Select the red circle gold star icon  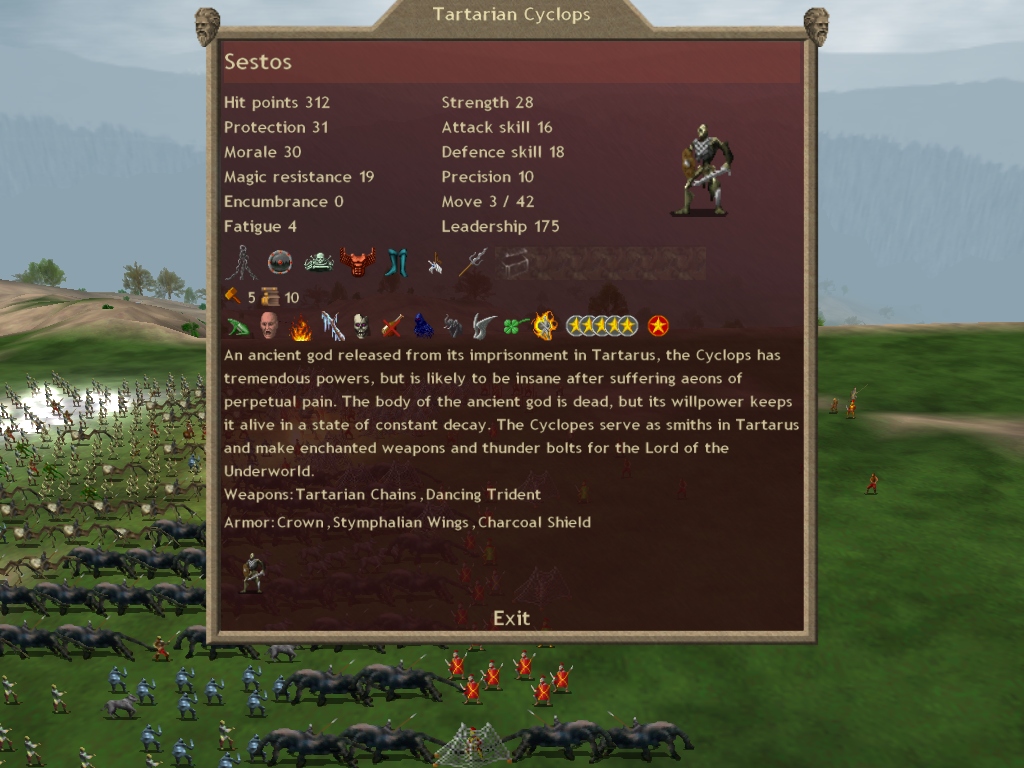coord(658,326)
